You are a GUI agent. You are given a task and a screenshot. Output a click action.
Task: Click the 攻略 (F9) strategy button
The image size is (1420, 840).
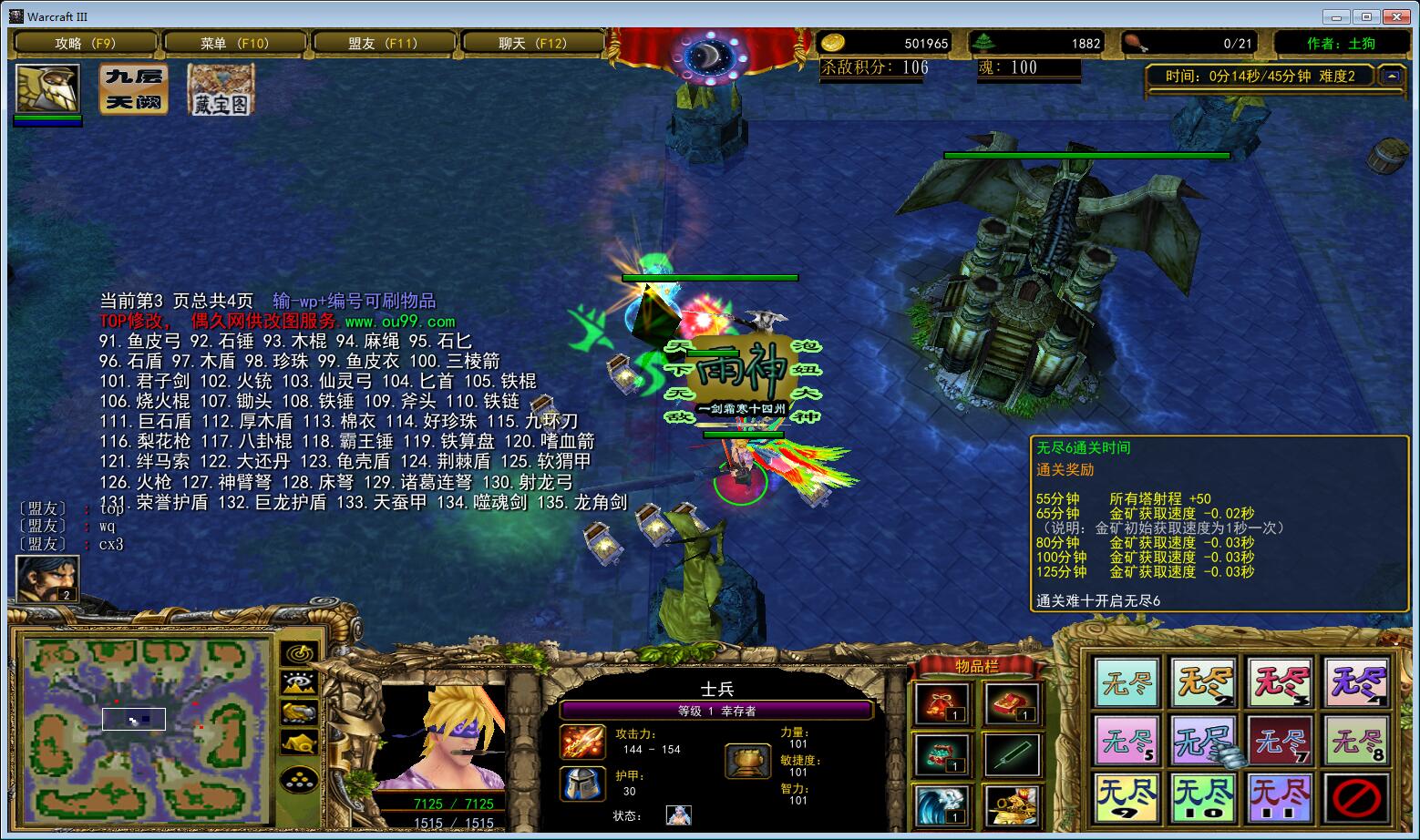coord(86,43)
